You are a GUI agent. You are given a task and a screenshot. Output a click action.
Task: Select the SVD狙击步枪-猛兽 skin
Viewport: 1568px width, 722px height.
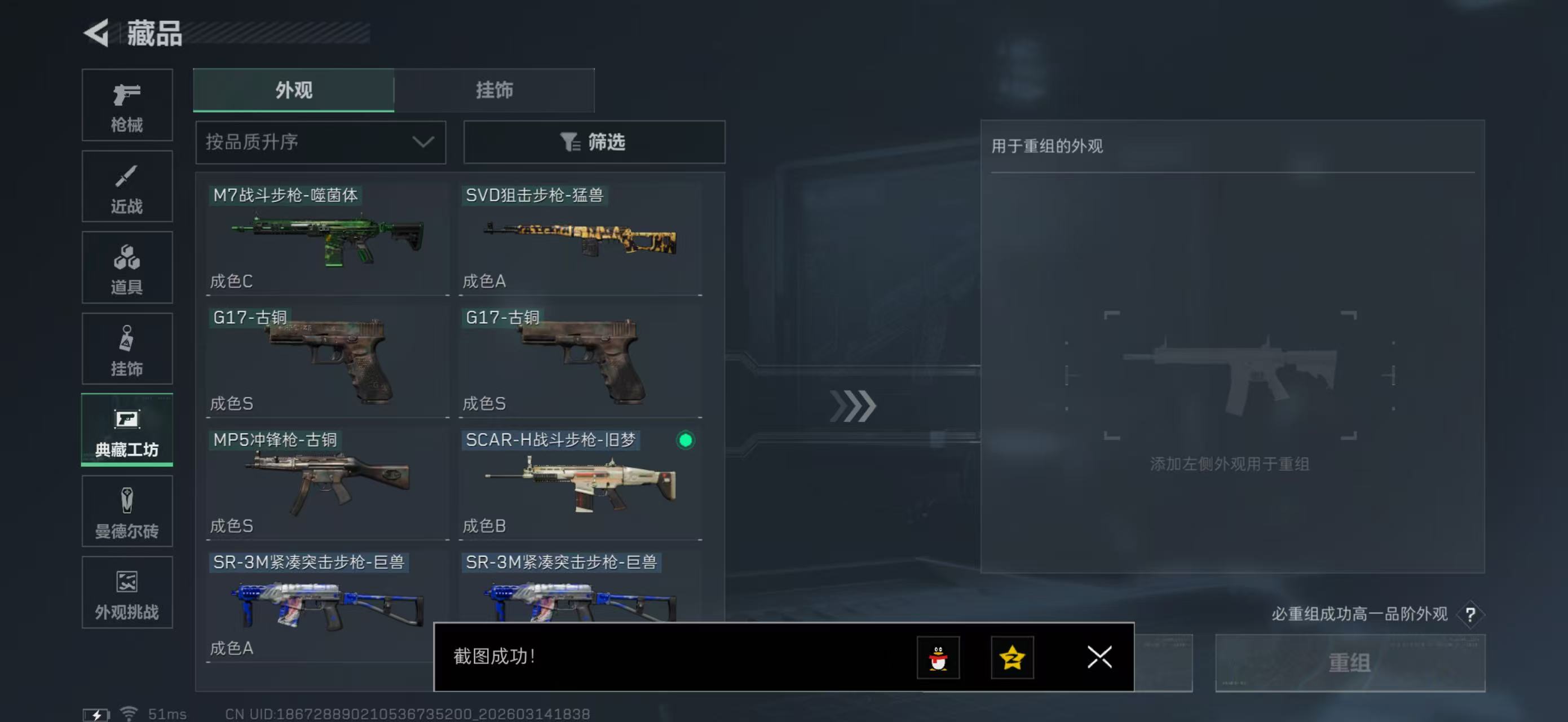pos(580,237)
